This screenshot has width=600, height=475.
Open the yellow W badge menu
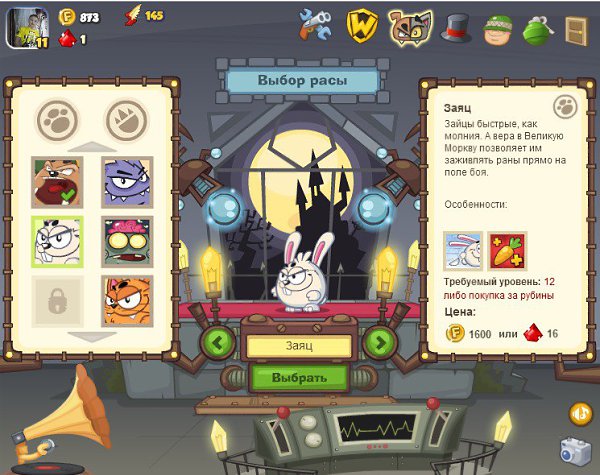(361, 25)
